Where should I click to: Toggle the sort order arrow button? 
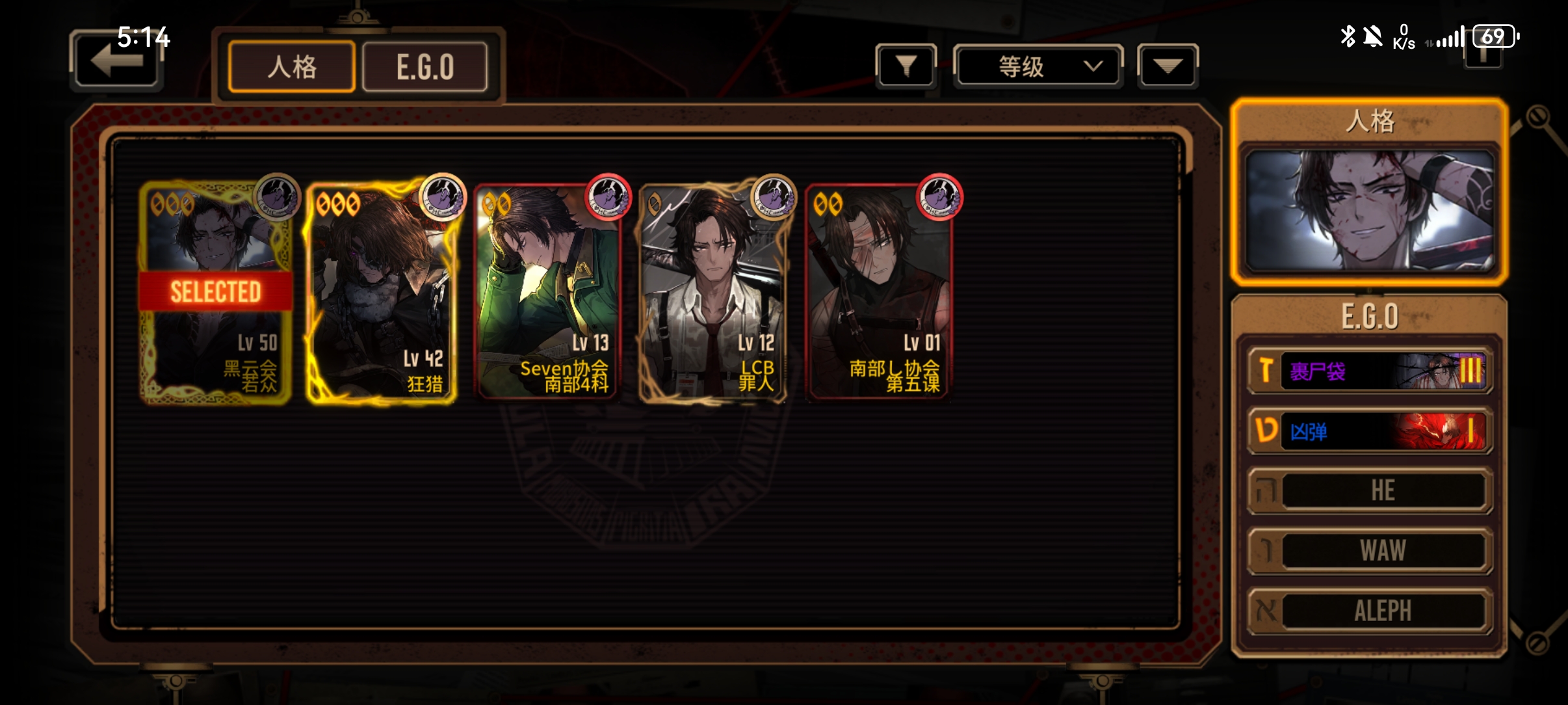(1168, 66)
